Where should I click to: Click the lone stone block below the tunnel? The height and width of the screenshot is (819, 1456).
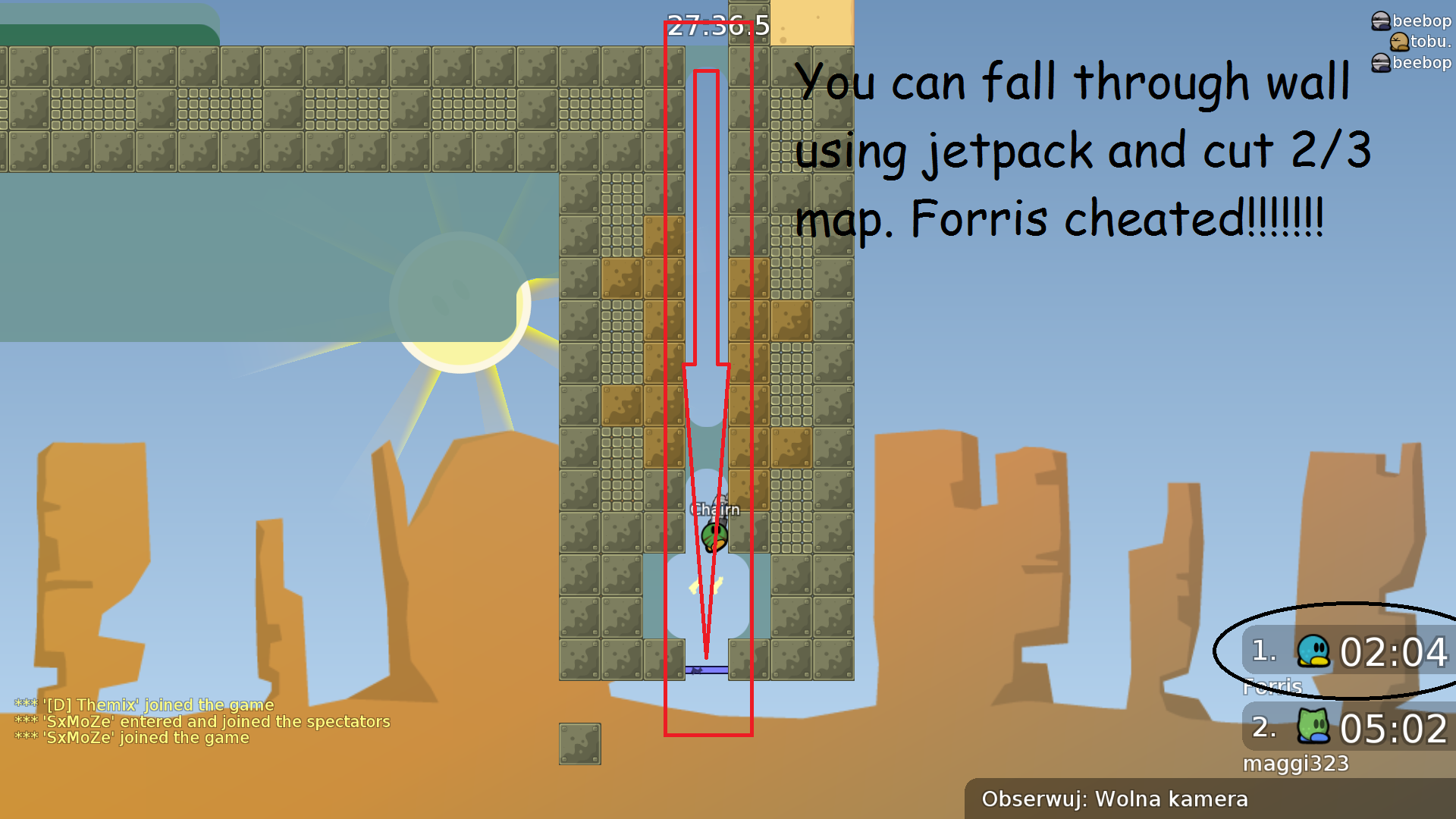(579, 744)
